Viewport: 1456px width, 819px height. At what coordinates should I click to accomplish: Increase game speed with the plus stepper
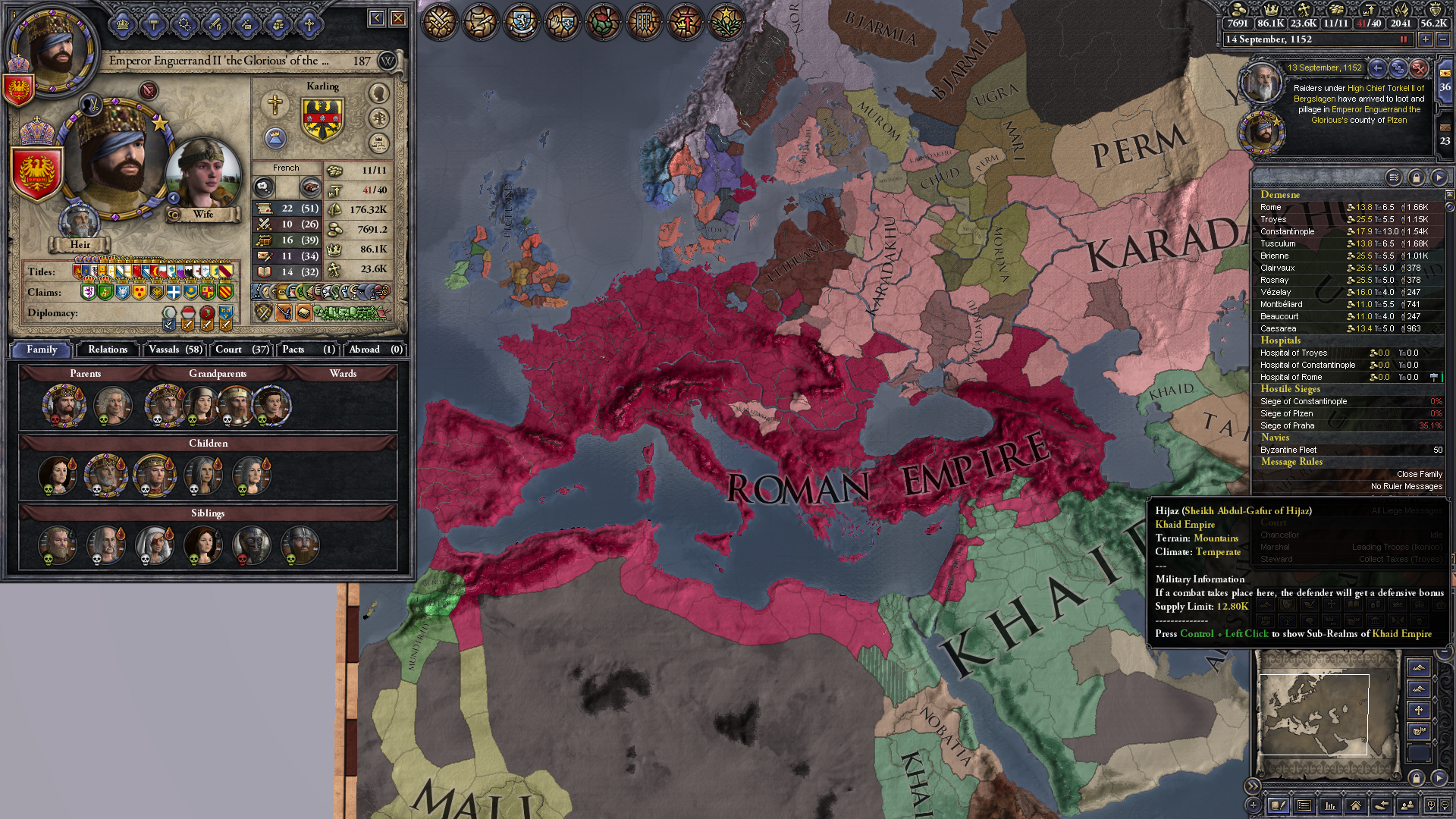pos(1425,40)
